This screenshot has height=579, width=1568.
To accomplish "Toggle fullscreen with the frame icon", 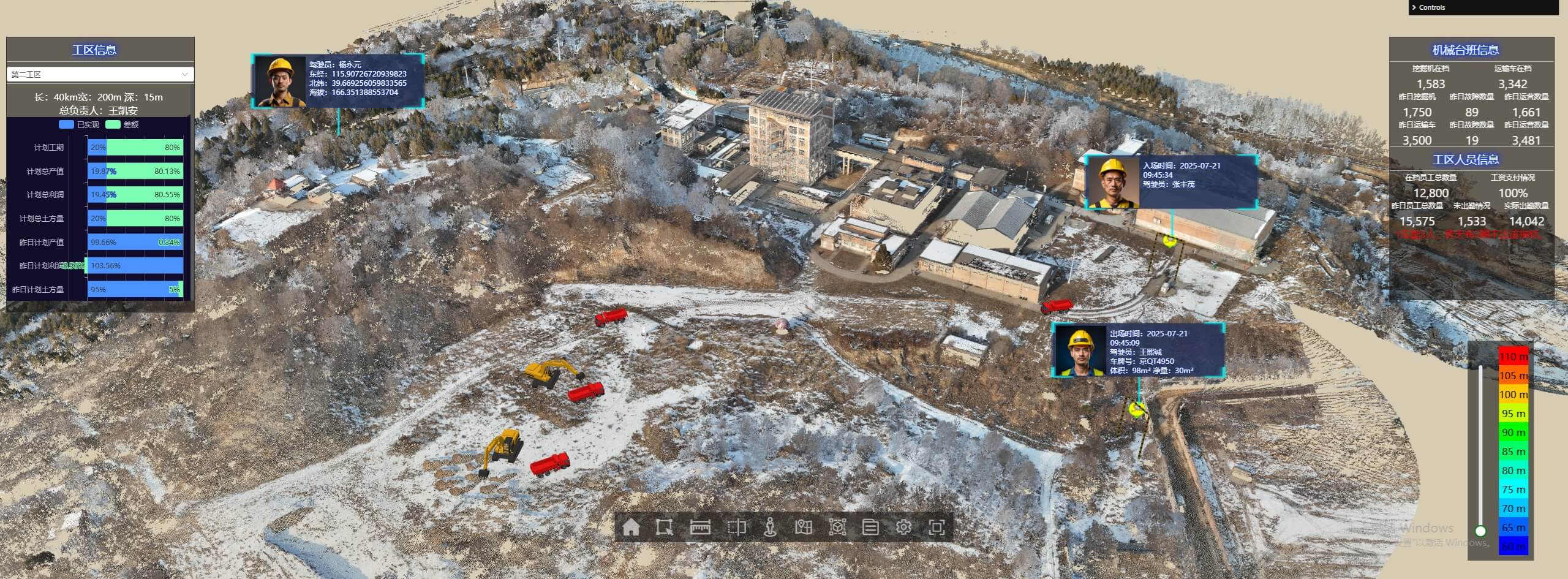I will (937, 527).
